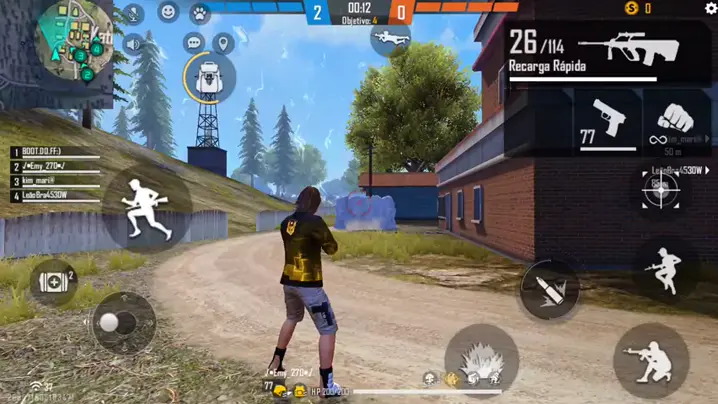Open the backpack inventory

point(209,76)
